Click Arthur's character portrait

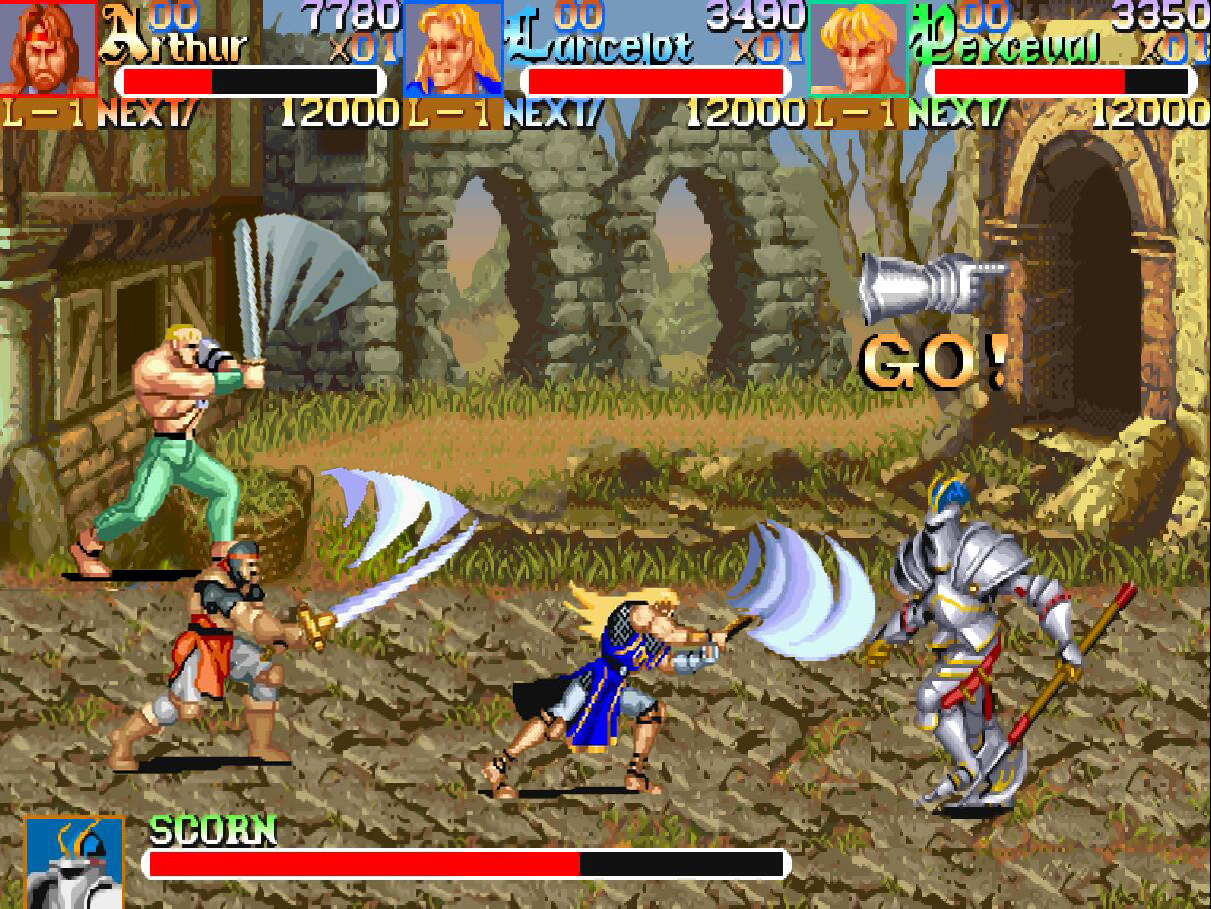48,48
